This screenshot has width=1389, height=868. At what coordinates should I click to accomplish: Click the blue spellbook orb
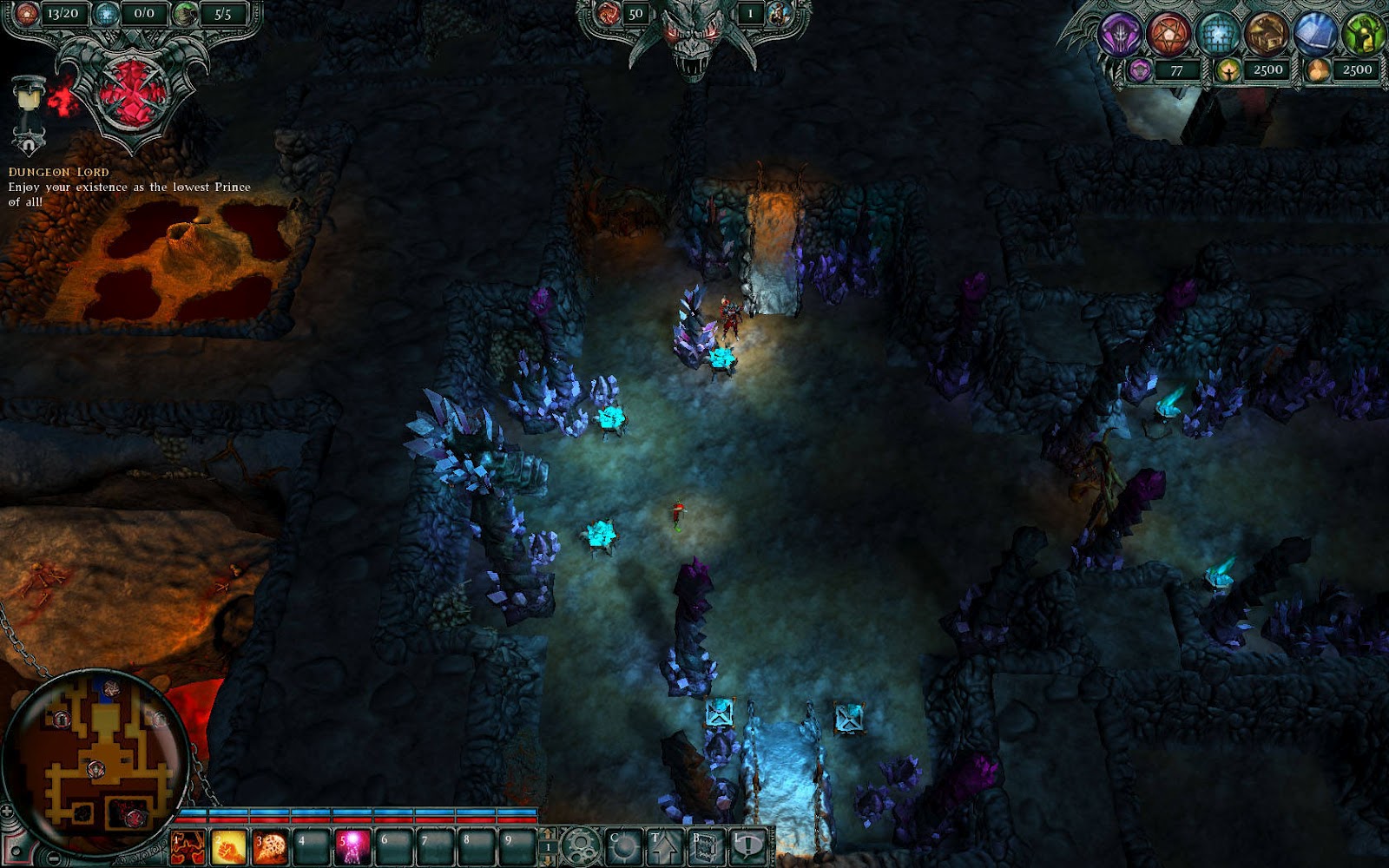[x=1314, y=35]
